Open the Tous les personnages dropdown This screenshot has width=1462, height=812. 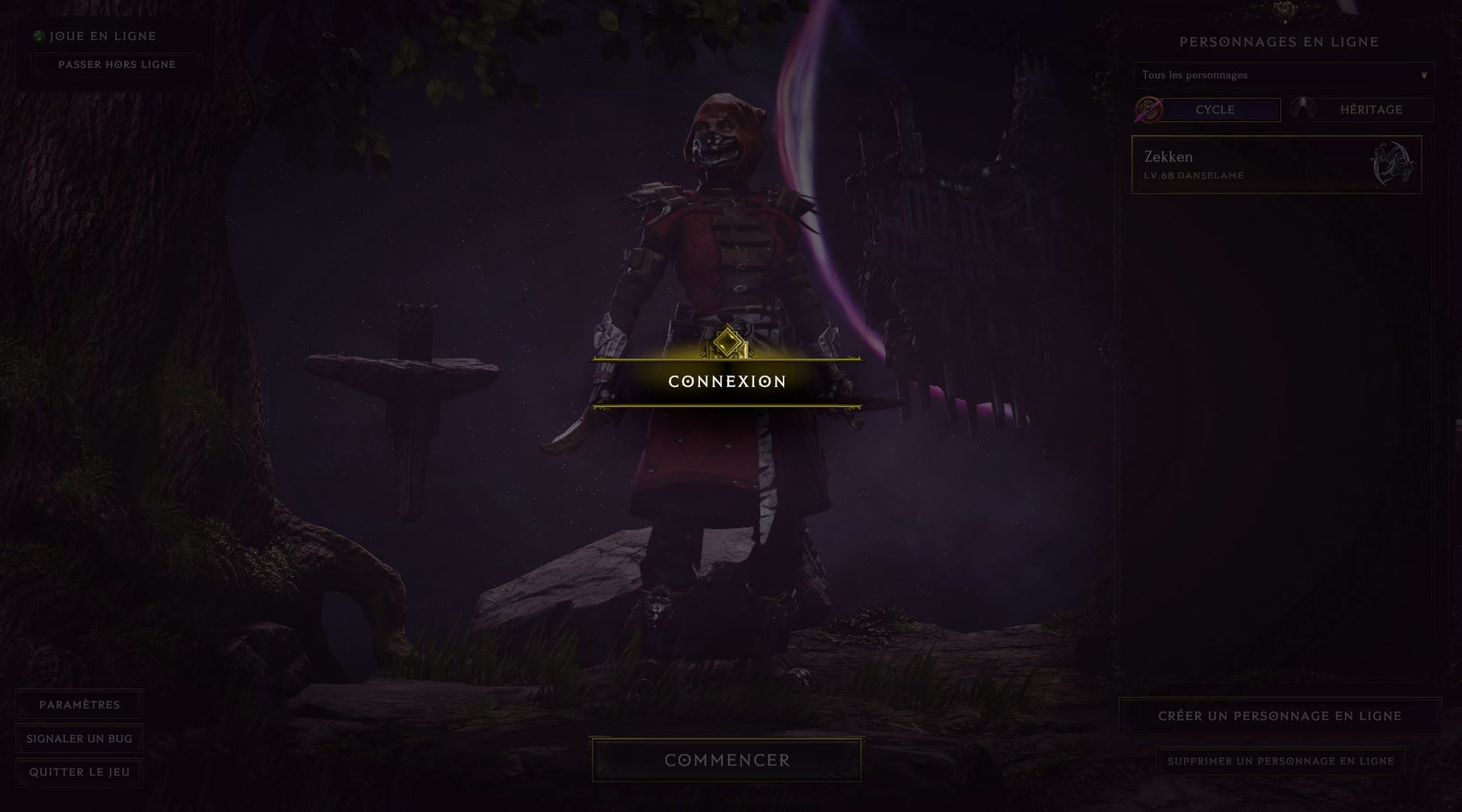tap(1283, 75)
